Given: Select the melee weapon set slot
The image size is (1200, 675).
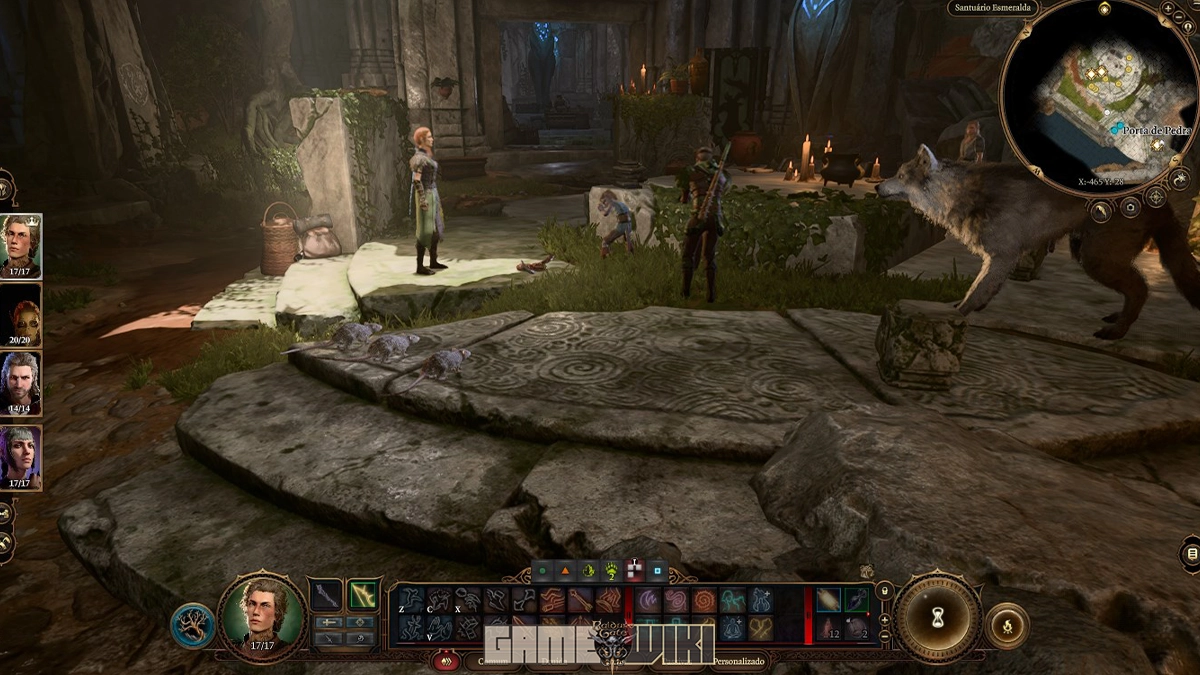Looking at the screenshot, I should pyautogui.click(x=324, y=596).
